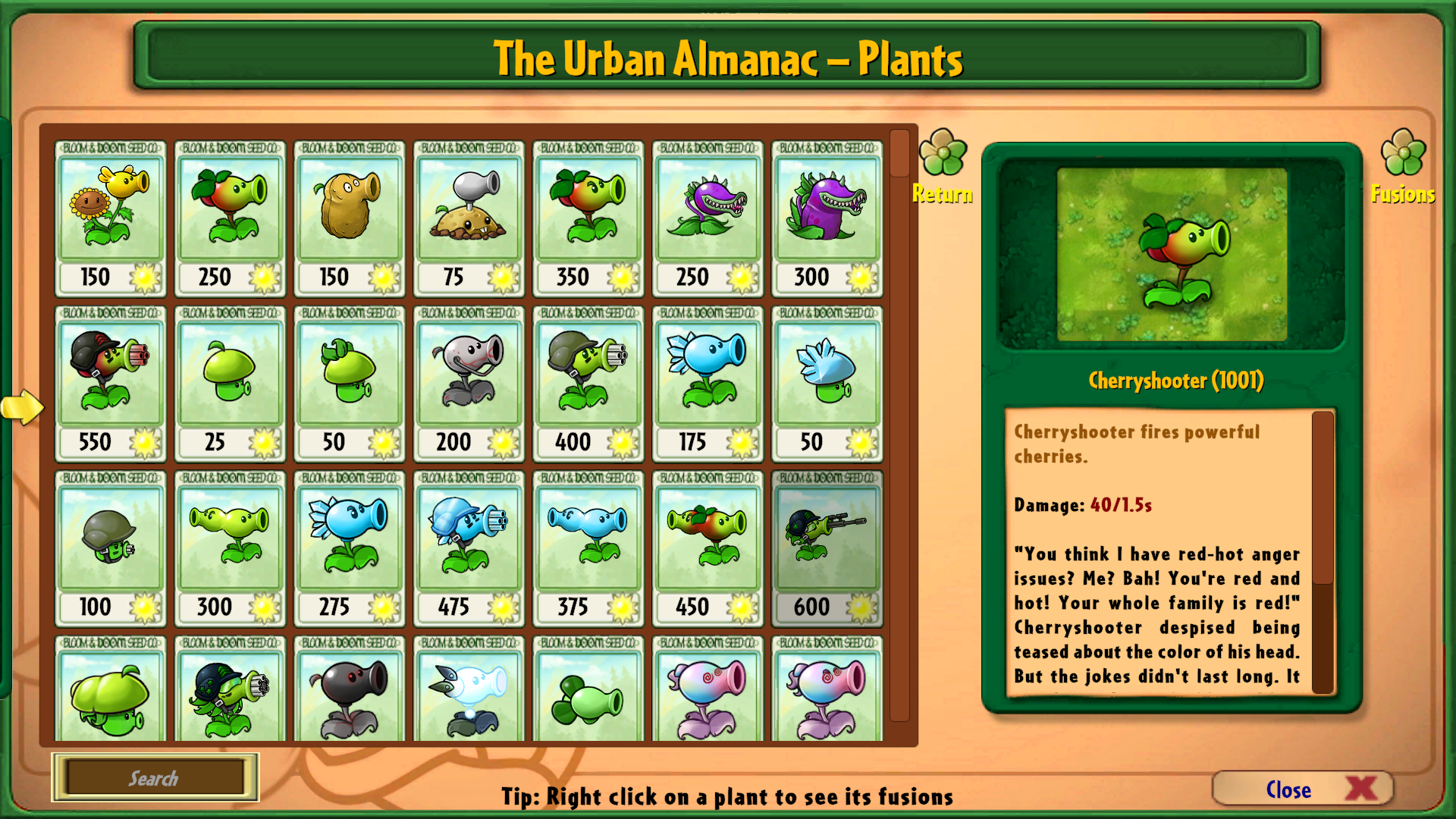Image resolution: width=1456 pixels, height=819 pixels.
Task: Choose the helmeted mushroom card costing 100
Action: (x=111, y=548)
